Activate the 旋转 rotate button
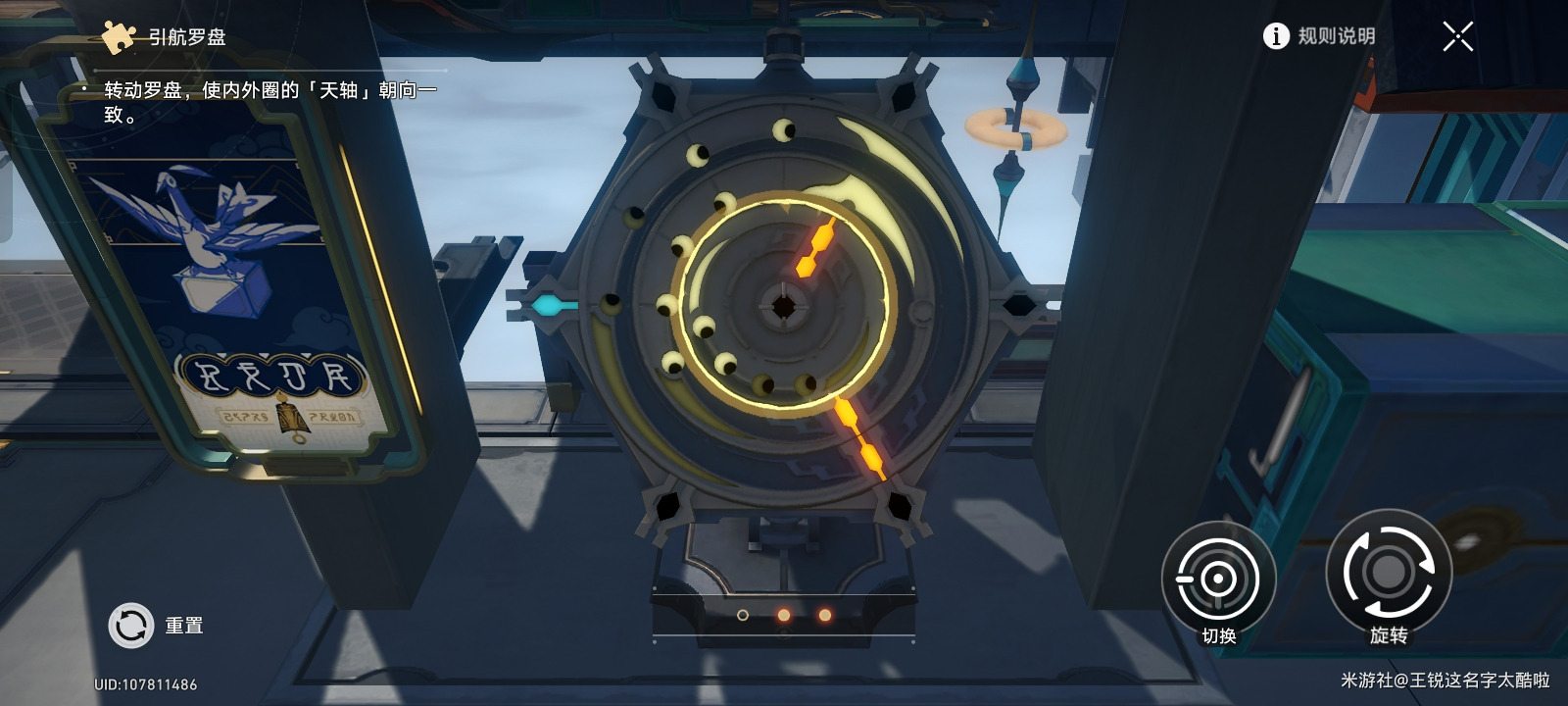Screen dimensions: 1568x706 click(x=1388, y=573)
